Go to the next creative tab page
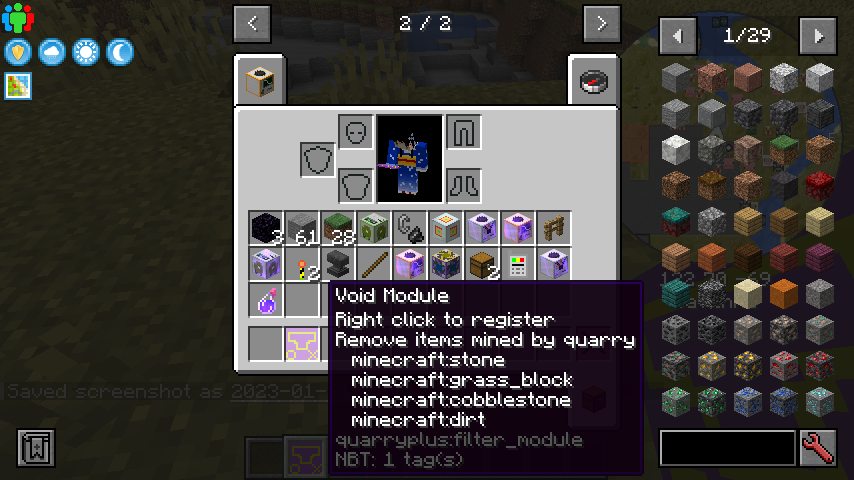The height and width of the screenshot is (480, 854). point(600,22)
